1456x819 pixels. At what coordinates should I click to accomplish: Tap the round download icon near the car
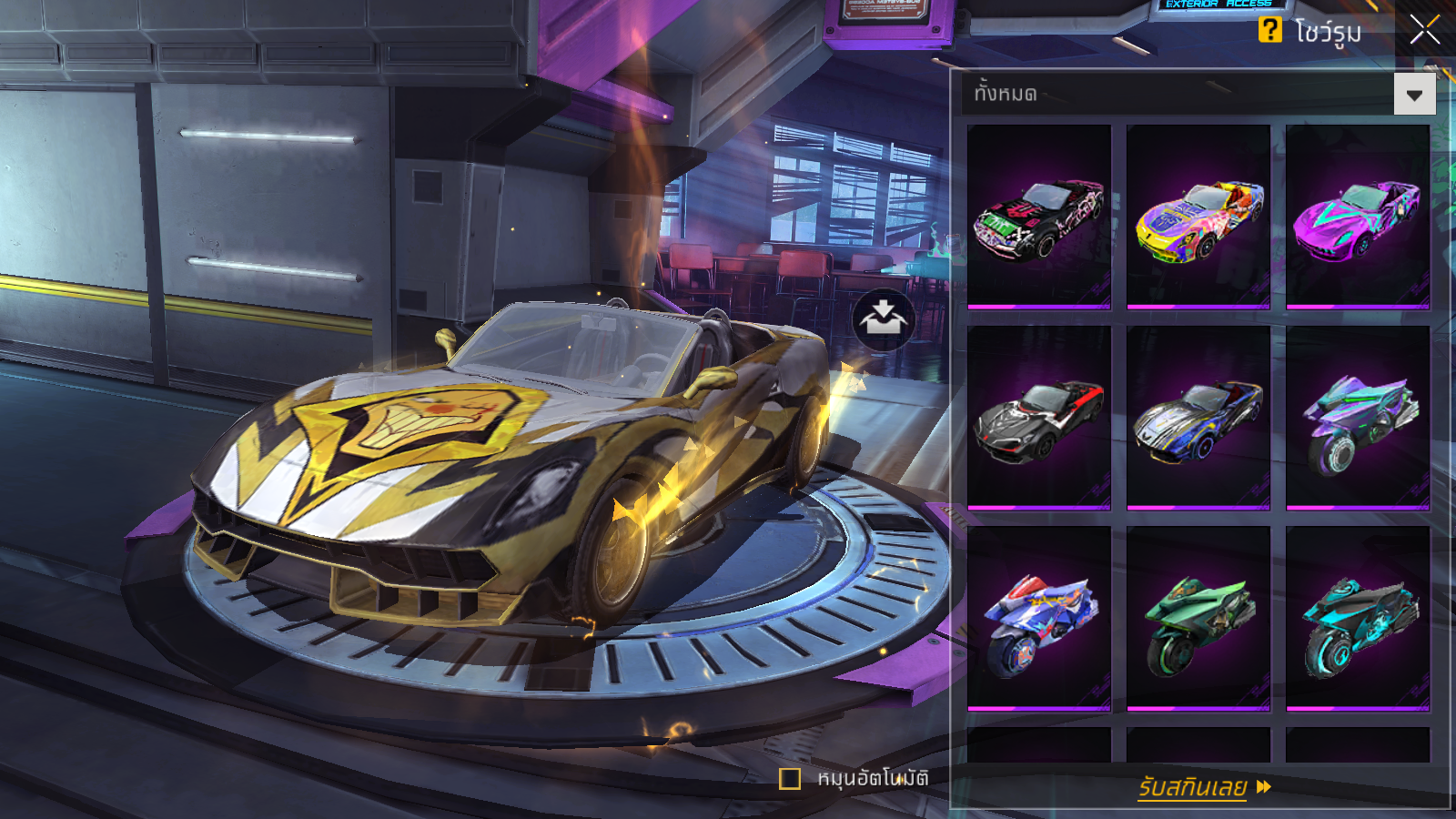pos(883,319)
